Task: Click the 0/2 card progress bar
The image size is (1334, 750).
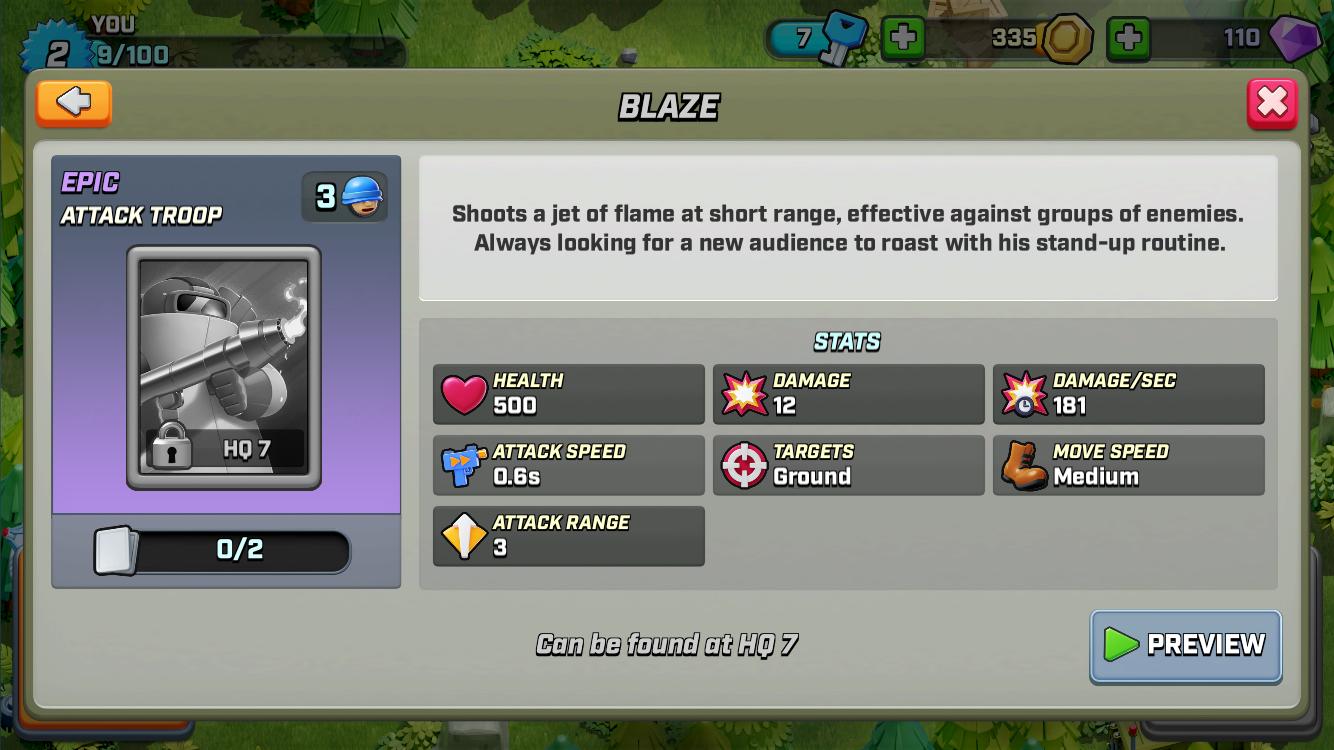Action: [x=225, y=551]
